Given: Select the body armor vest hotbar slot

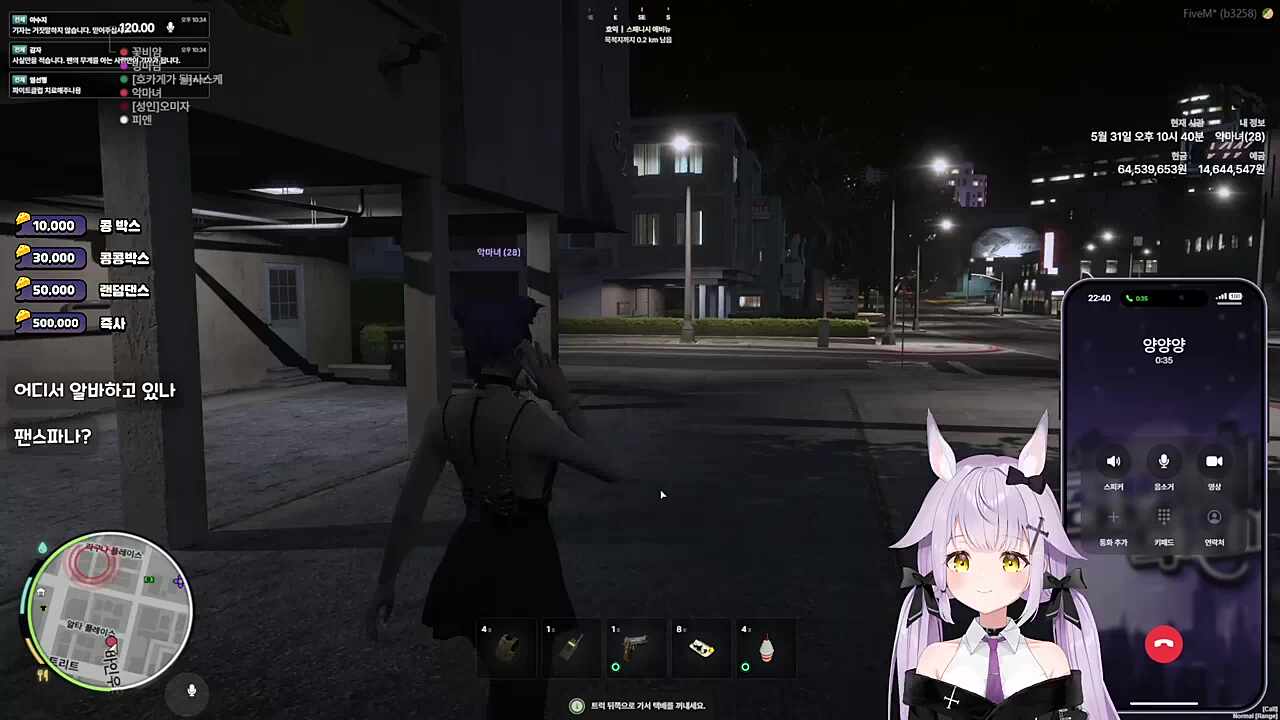Looking at the screenshot, I should (x=508, y=648).
